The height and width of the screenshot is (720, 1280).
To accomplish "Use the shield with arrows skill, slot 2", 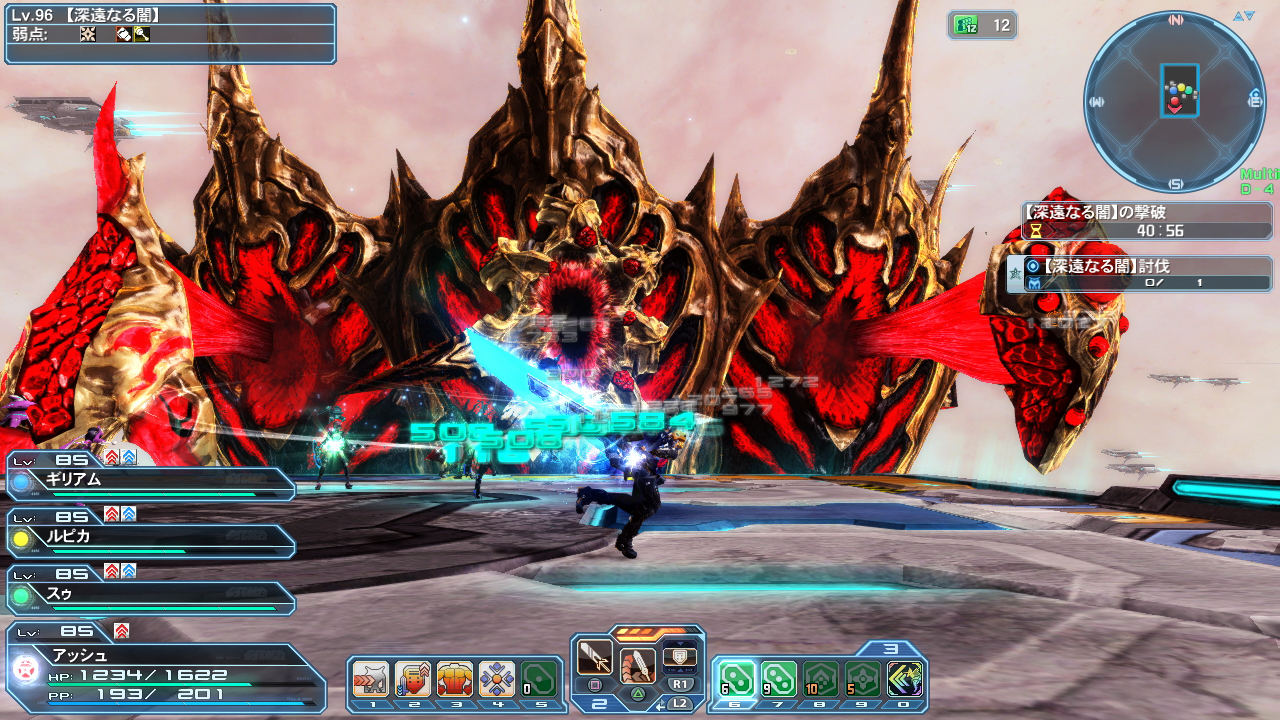I will click(x=413, y=679).
